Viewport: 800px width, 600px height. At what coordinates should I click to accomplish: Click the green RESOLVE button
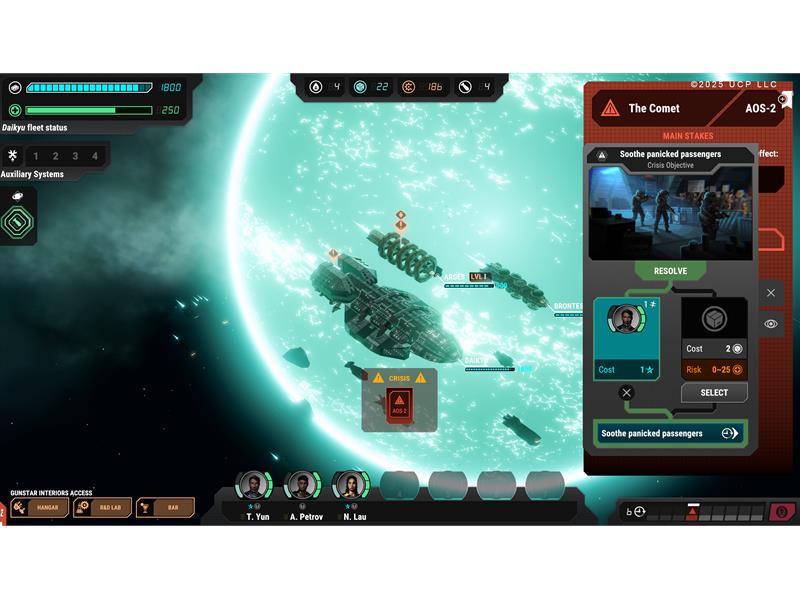tap(670, 271)
